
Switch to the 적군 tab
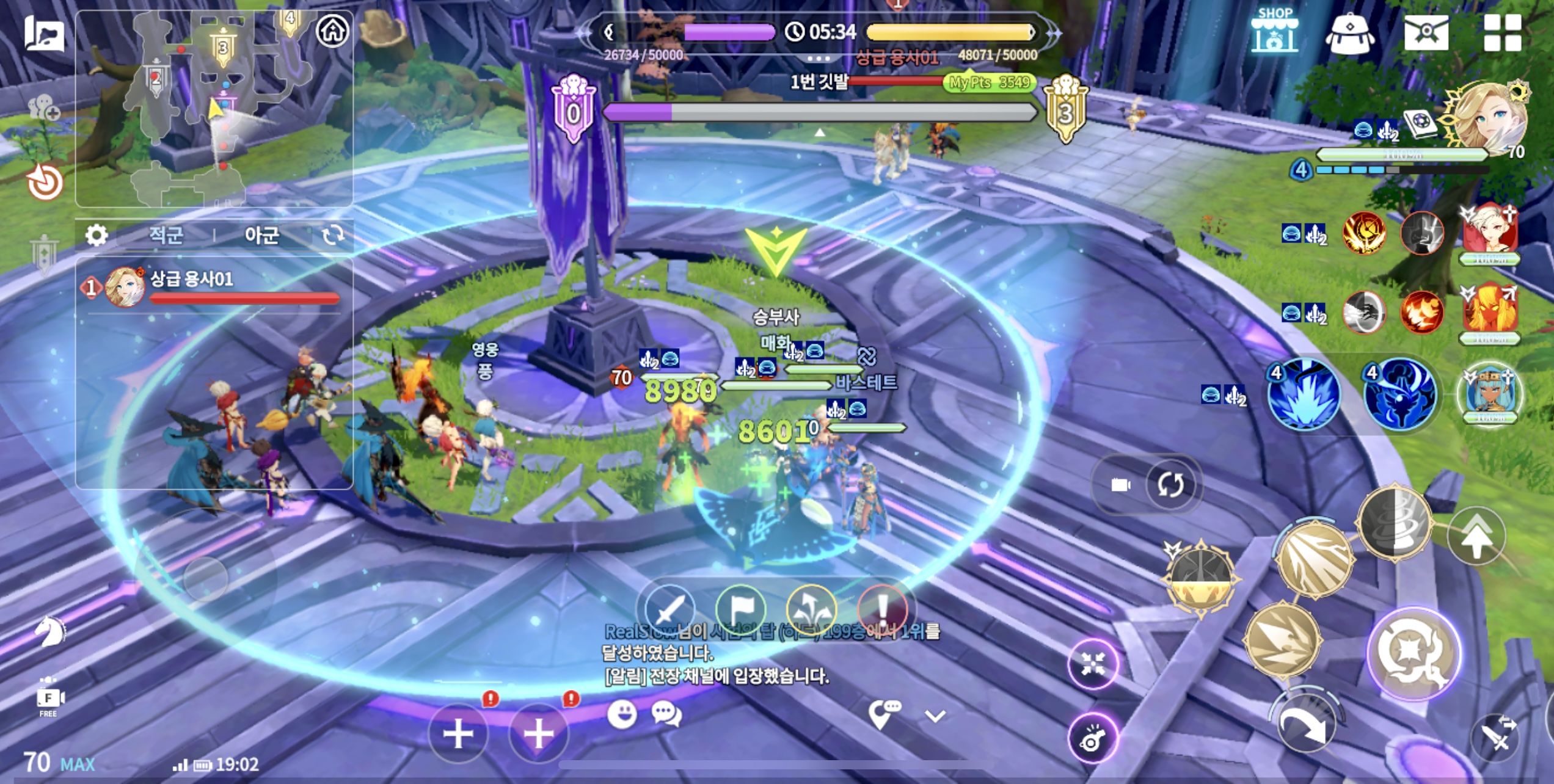pos(166,235)
